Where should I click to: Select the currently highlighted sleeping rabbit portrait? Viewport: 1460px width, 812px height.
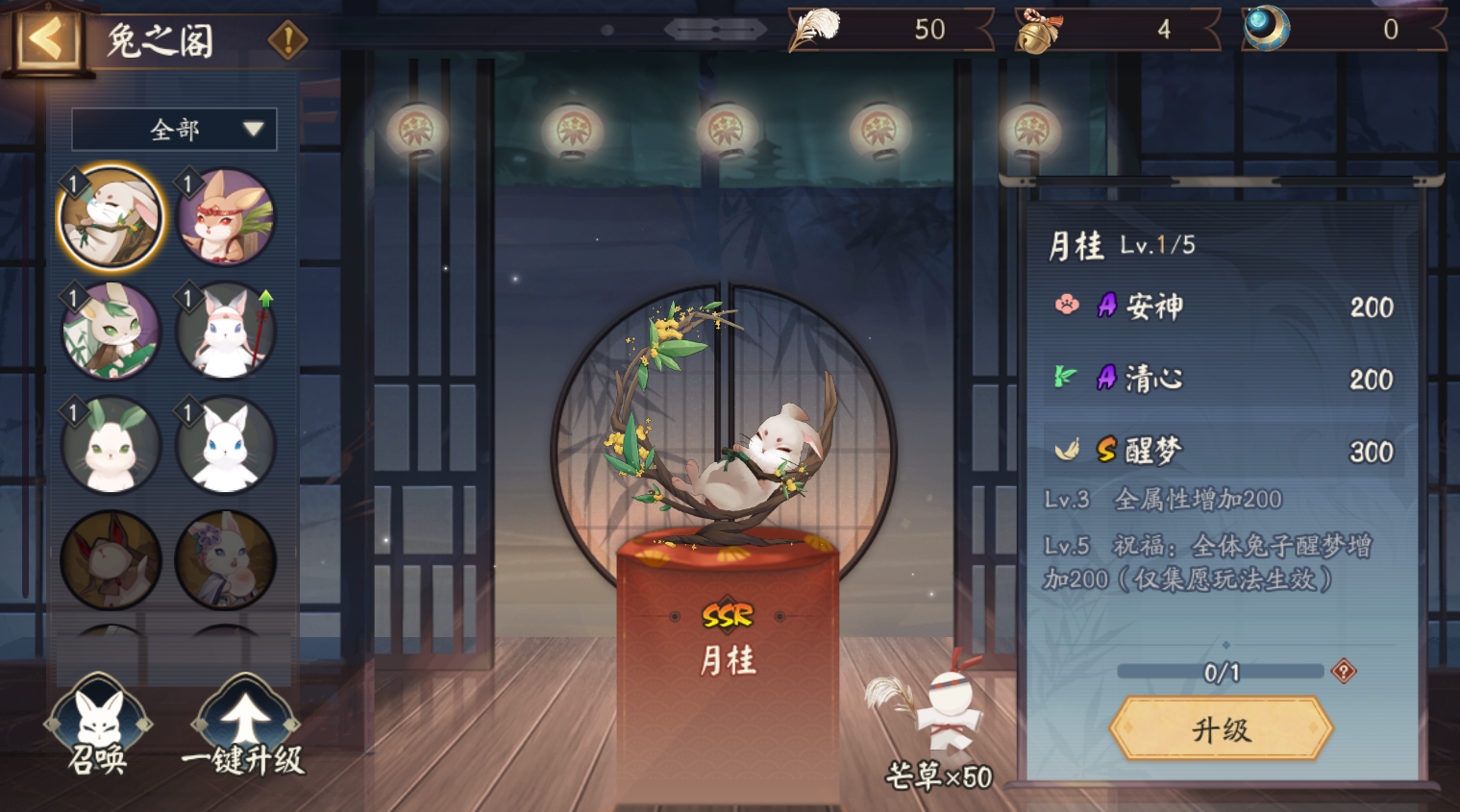(110, 213)
